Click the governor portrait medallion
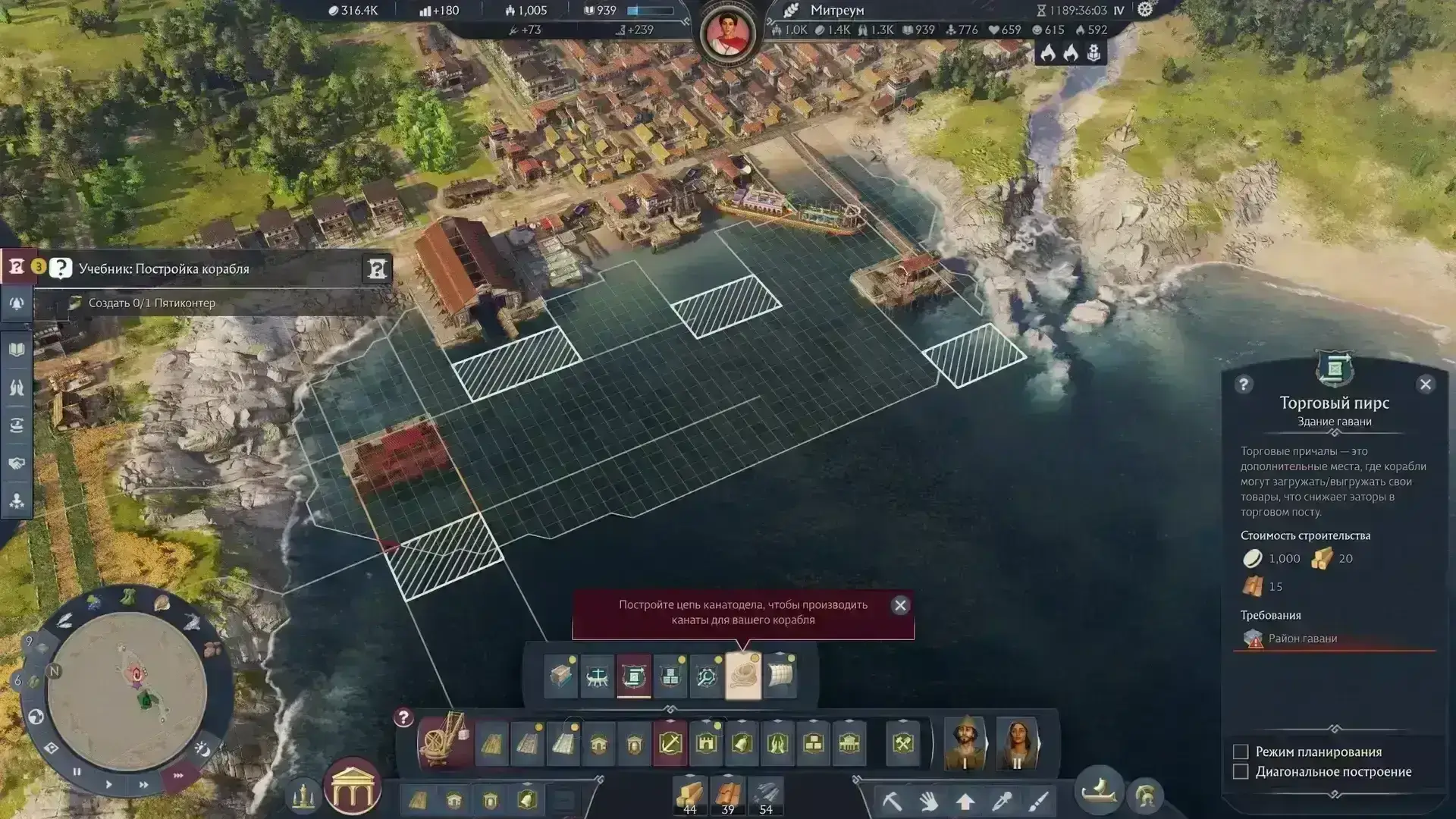This screenshot has width=1456, height=819. (x=727, y=33)
